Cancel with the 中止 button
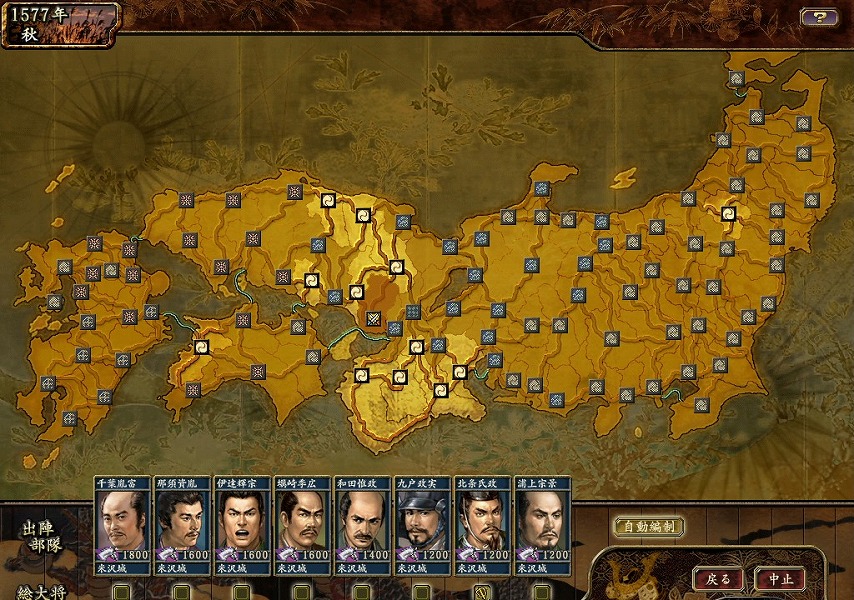Screen dimensions: 854x600 click(780, 579)
